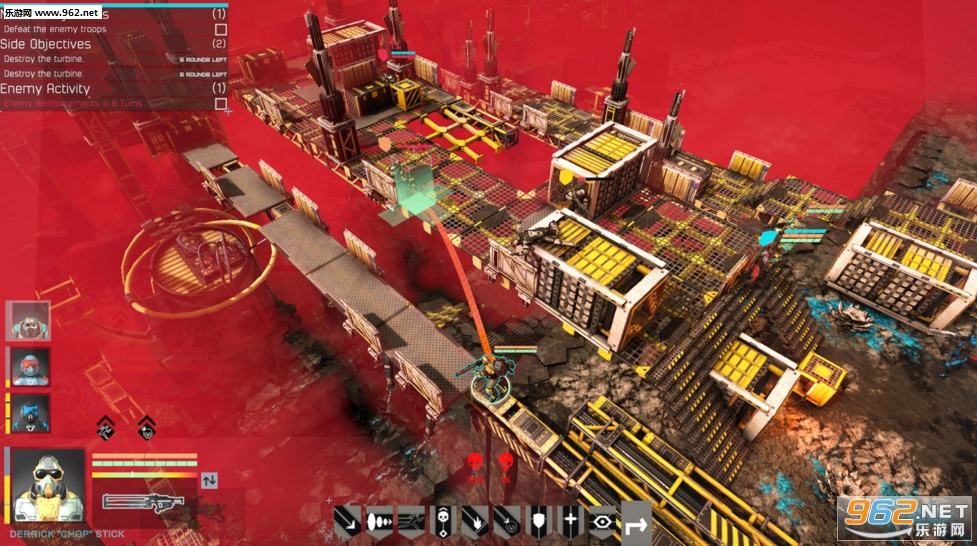Viewport: 977px width, 546px height.
Task: Use the flame strike ability icon
Action: [x=474, y=521]
